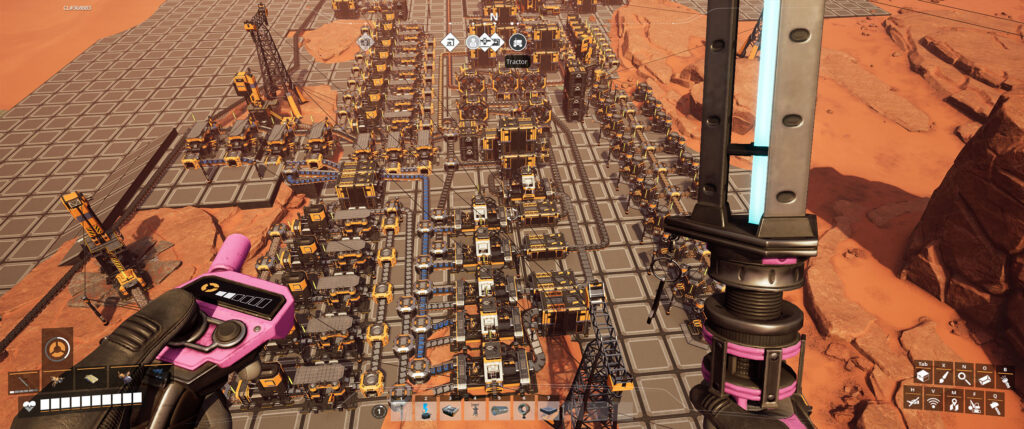Click the Tractor marker on the compass
Viewport: 1024px width, 429px height.
tap(517, 42)
